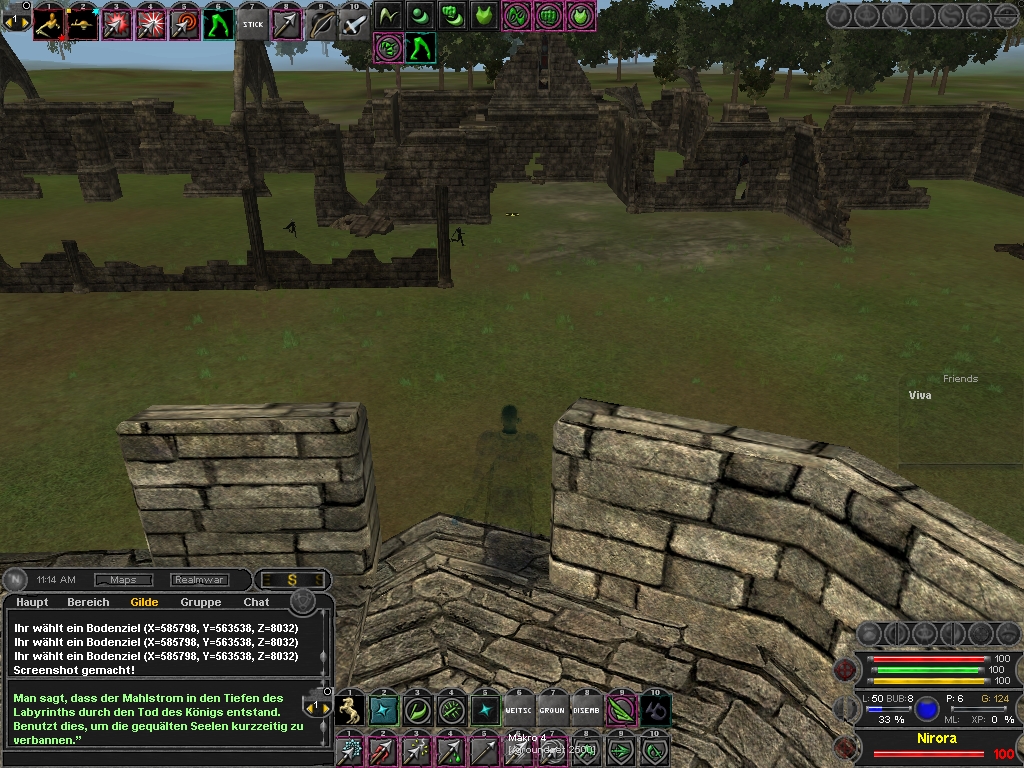Click the gold S currency button

292,580
